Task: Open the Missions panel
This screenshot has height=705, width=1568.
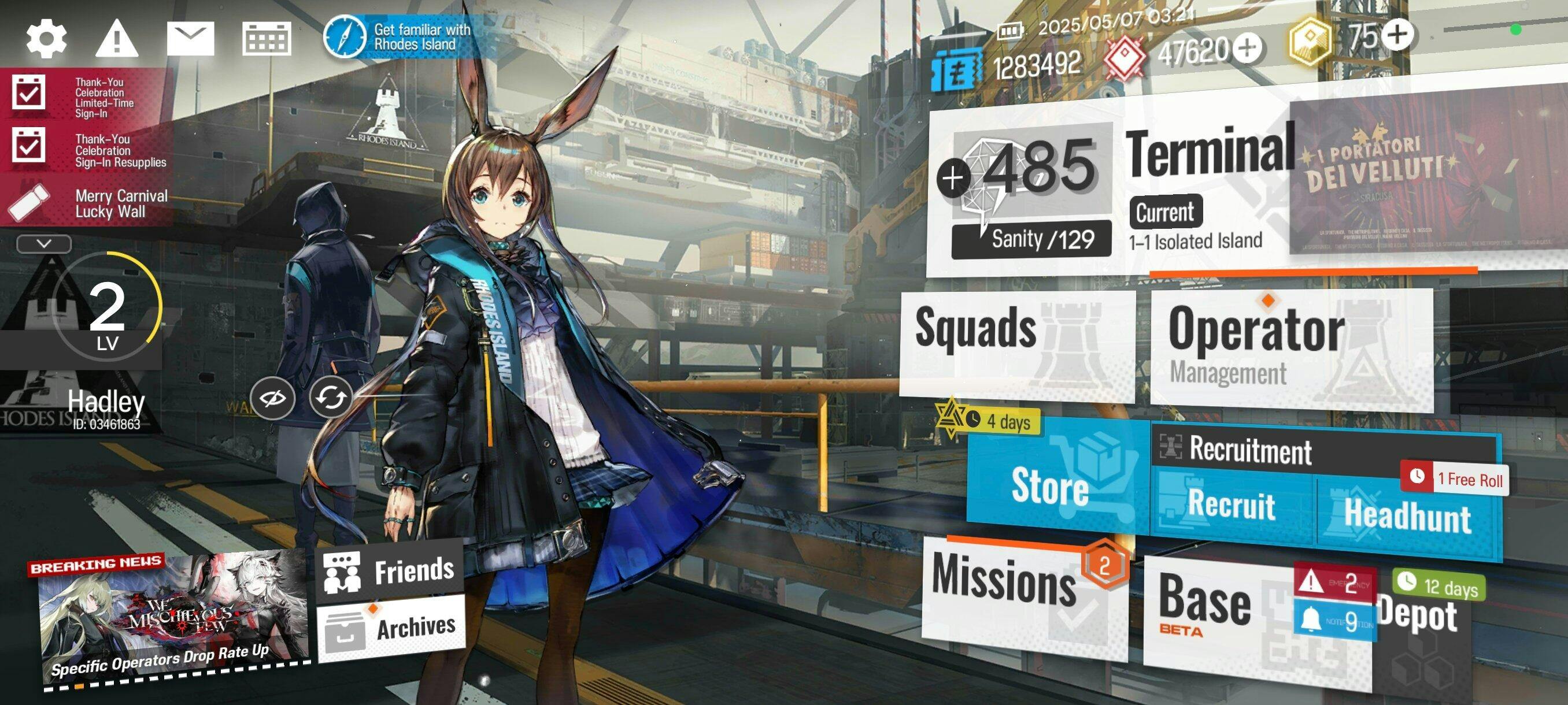Action: (x=1023, y=596)
